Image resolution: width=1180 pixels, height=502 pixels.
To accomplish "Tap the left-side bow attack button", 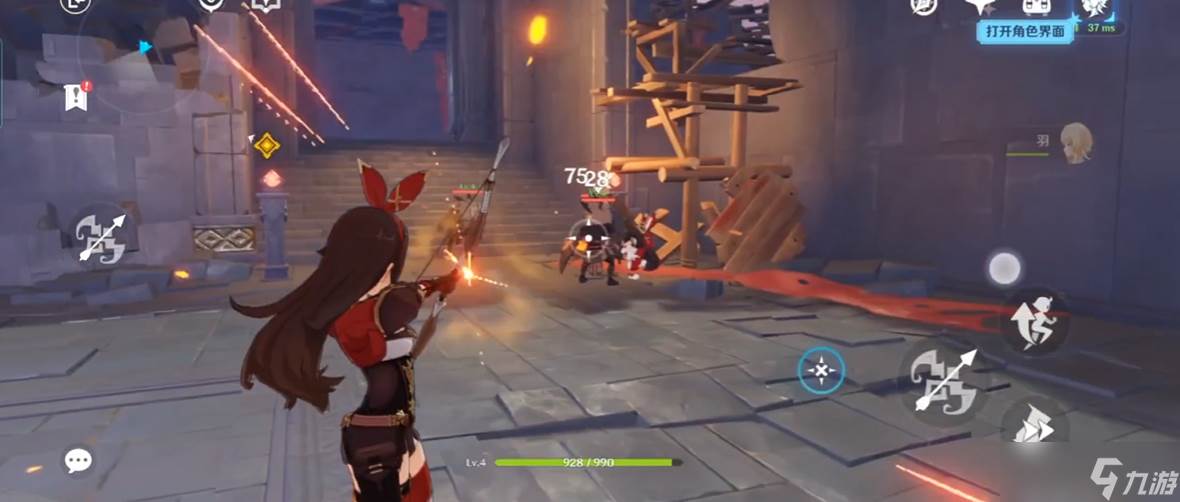I will click(x=102, y=238).
